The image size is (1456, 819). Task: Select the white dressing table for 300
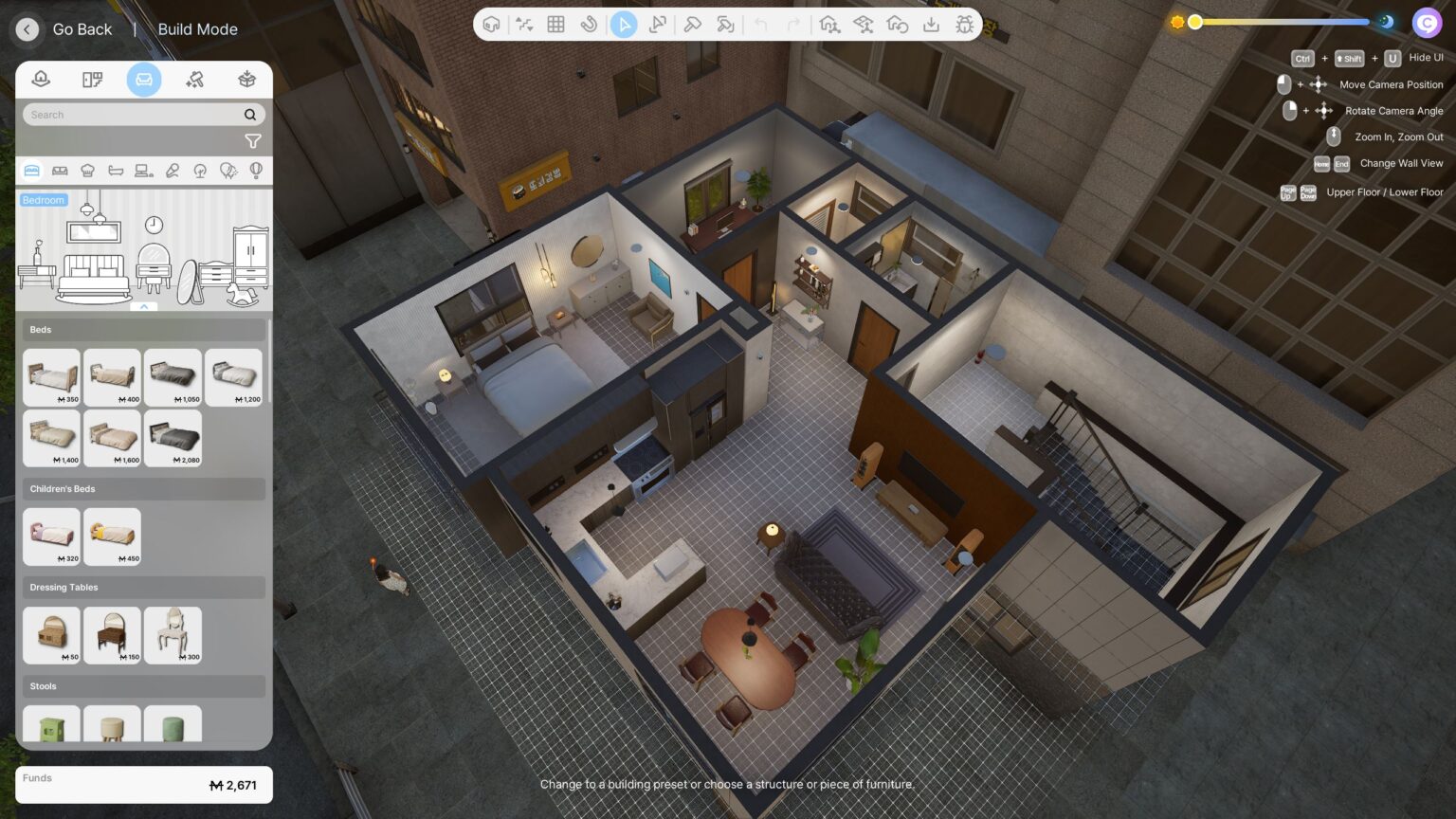[173, 635]
